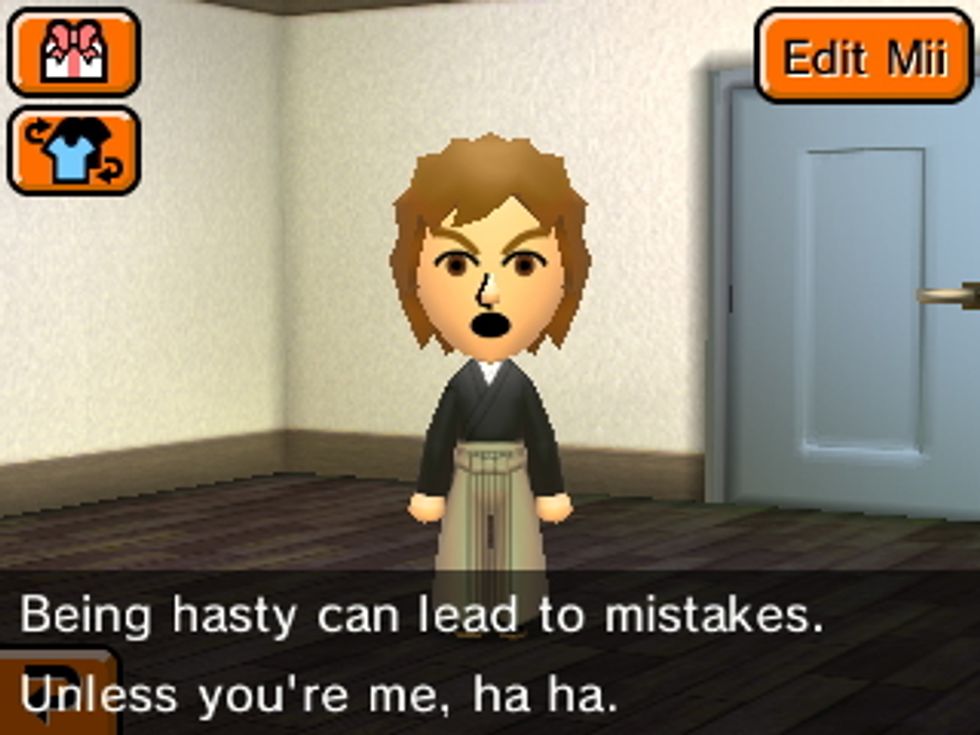Screen dimensions: 980x735
Task: Open the gift box present menu
Action: [x=73, y=52]
